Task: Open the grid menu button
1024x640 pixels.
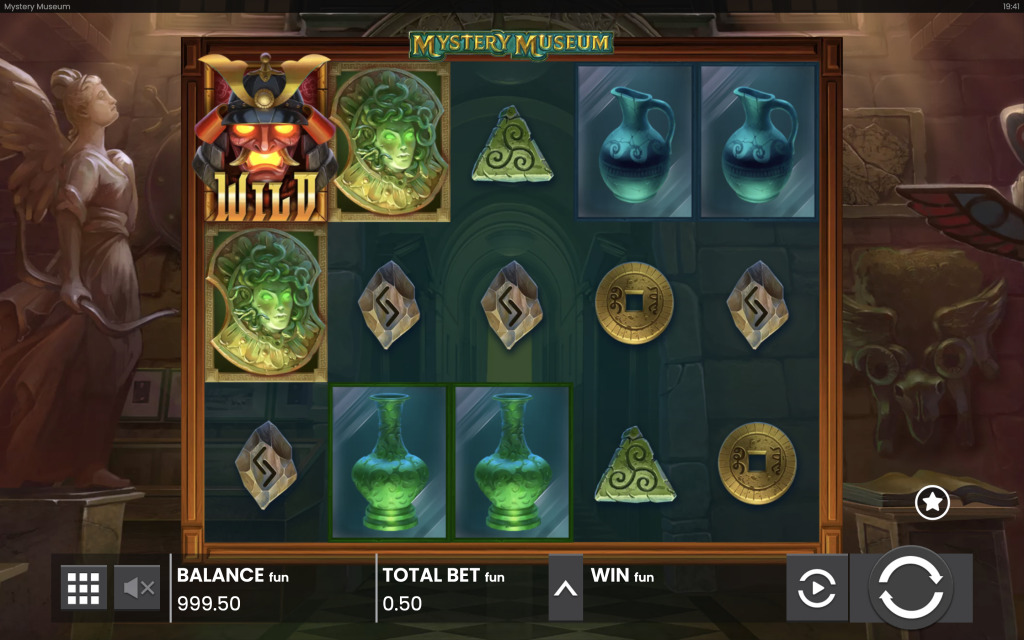Action: pyautogui.click(x=84, y=588)
